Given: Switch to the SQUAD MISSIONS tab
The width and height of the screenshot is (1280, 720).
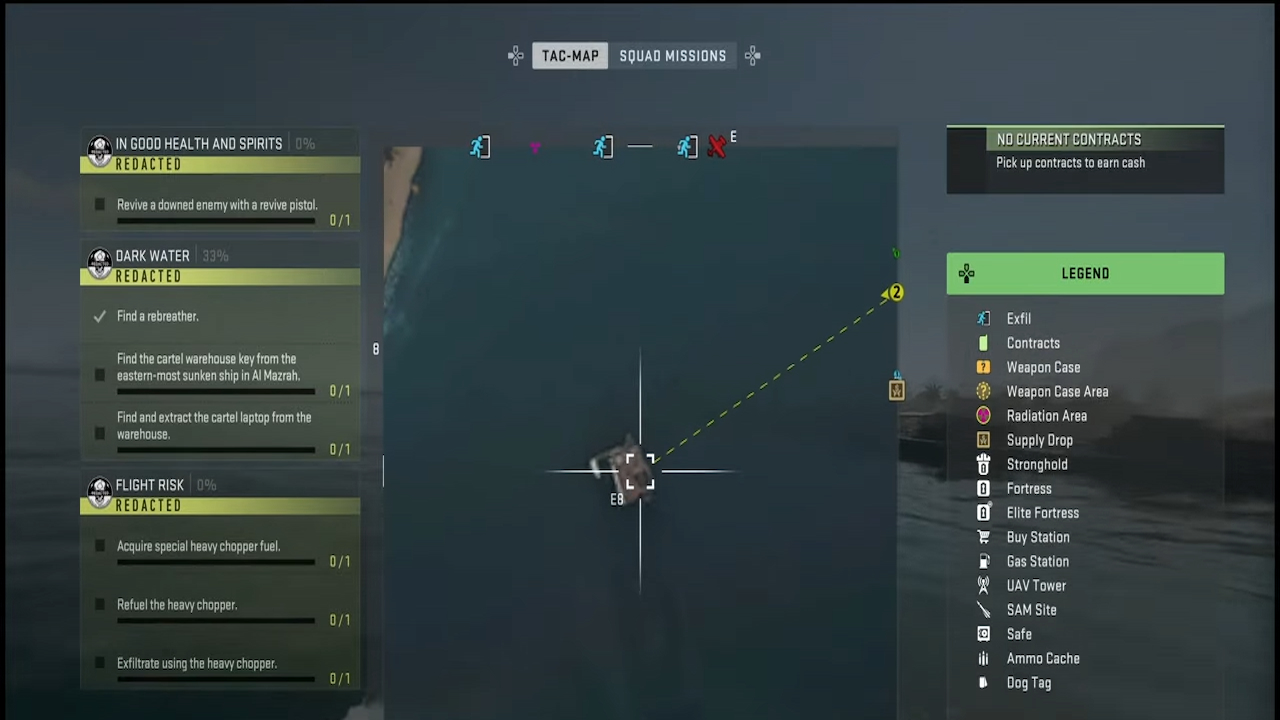Looking at the screenshot, I should point(672,55).
